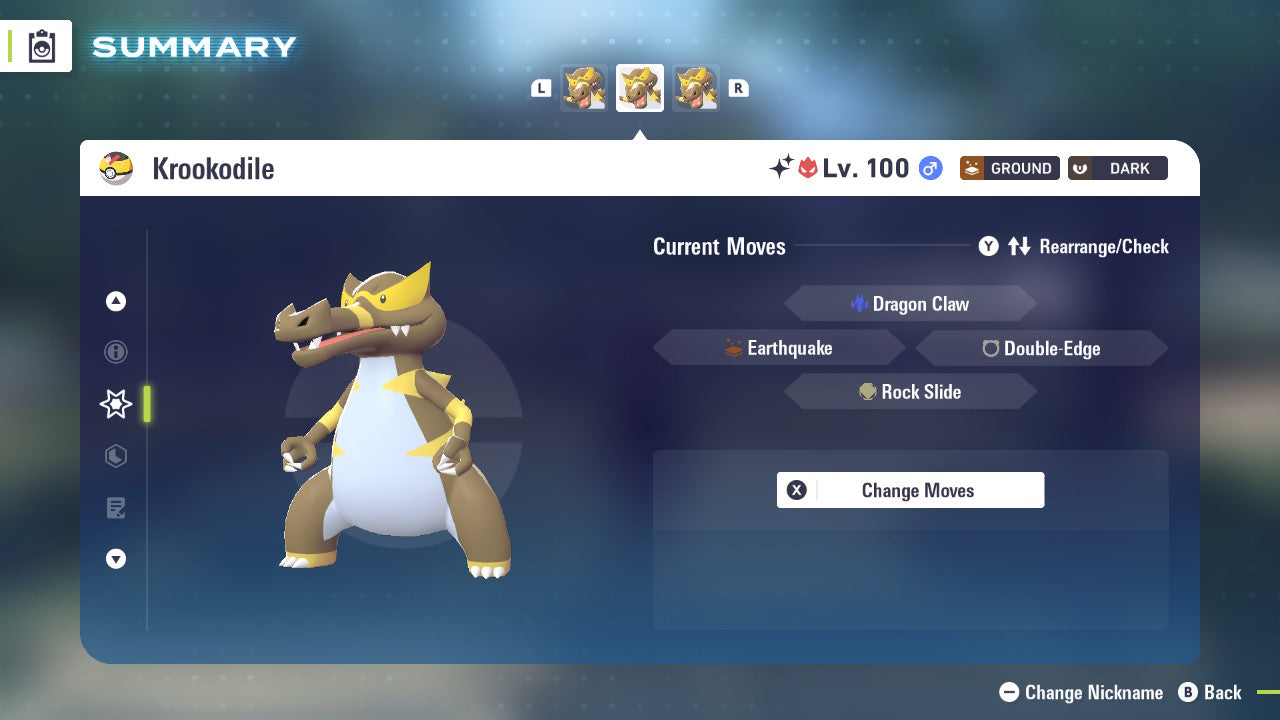Click the shield-and-clock sidebar icon
Screen dimensions: 1280x720
point(116,456)
